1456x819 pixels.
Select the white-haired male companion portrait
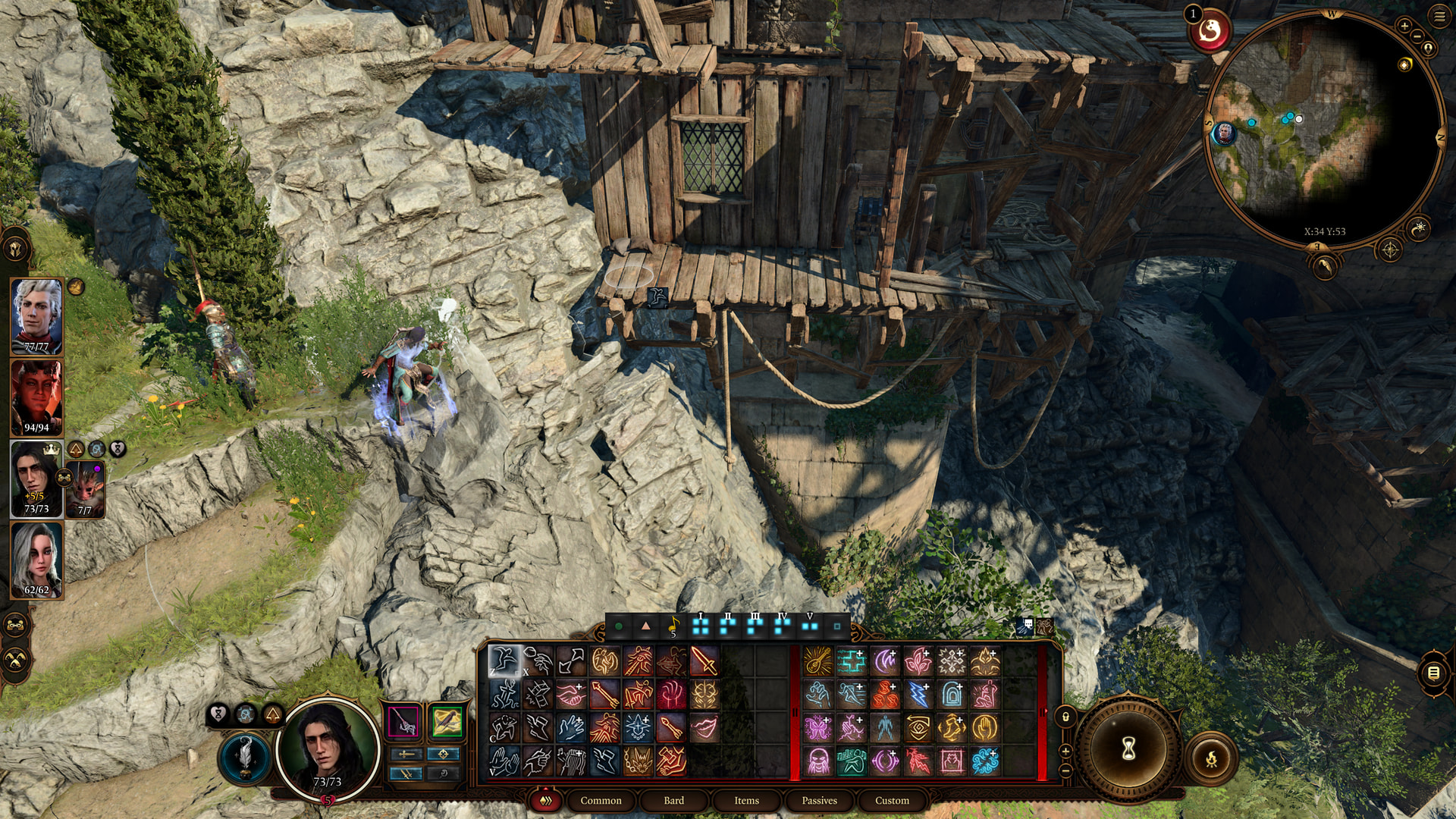(x=36, y=316)
